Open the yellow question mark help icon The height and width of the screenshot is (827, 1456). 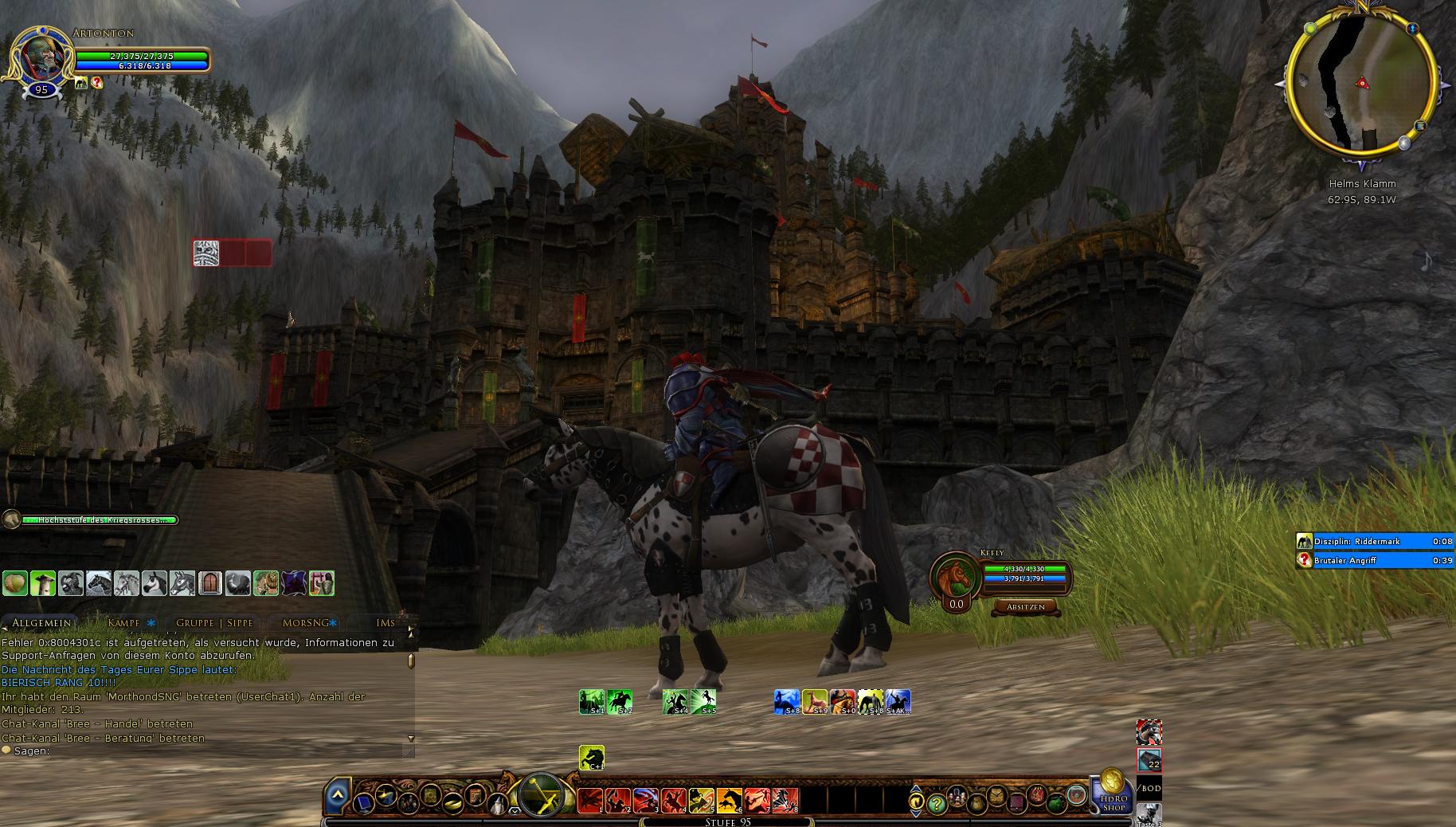pos(937,803)
